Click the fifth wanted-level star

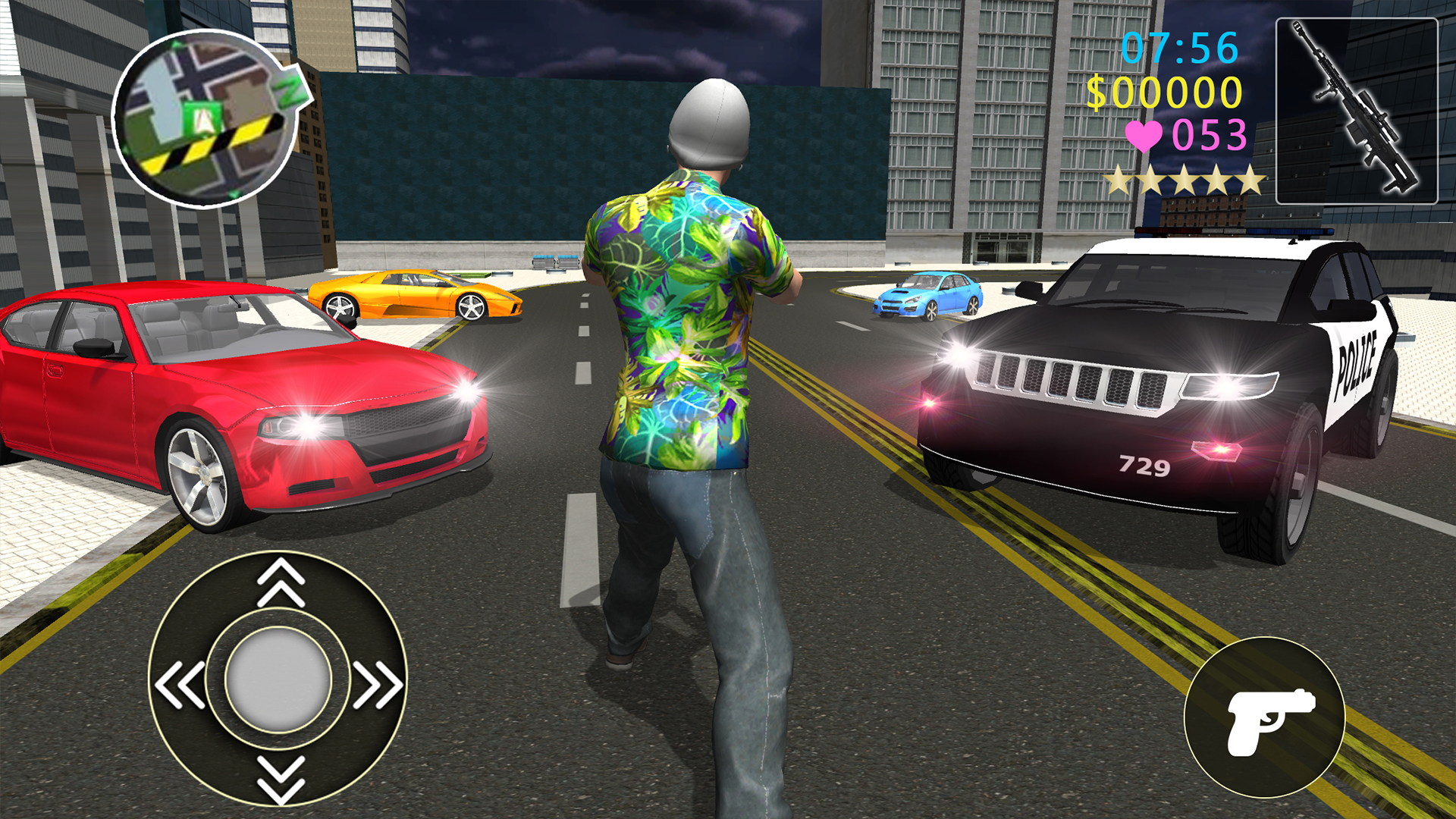click(x=1249, y=180)
